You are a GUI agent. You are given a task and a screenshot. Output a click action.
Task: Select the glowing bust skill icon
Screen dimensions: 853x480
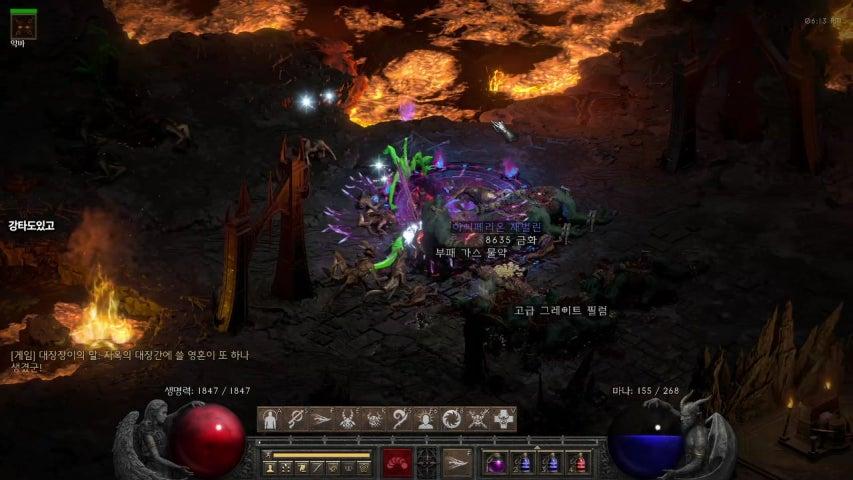coord(426,419)
